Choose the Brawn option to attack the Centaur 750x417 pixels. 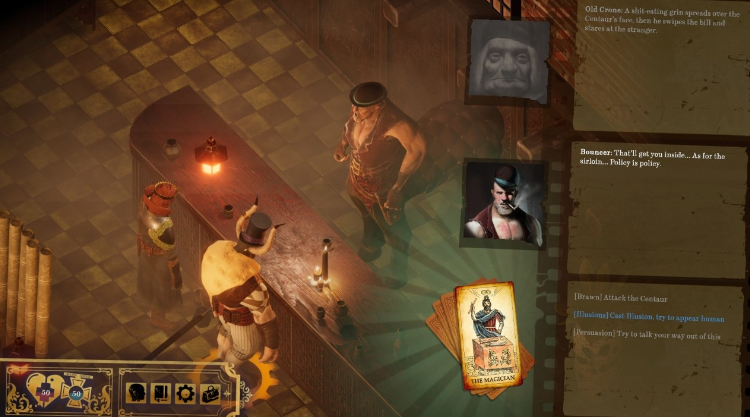[x=633, y=299]
